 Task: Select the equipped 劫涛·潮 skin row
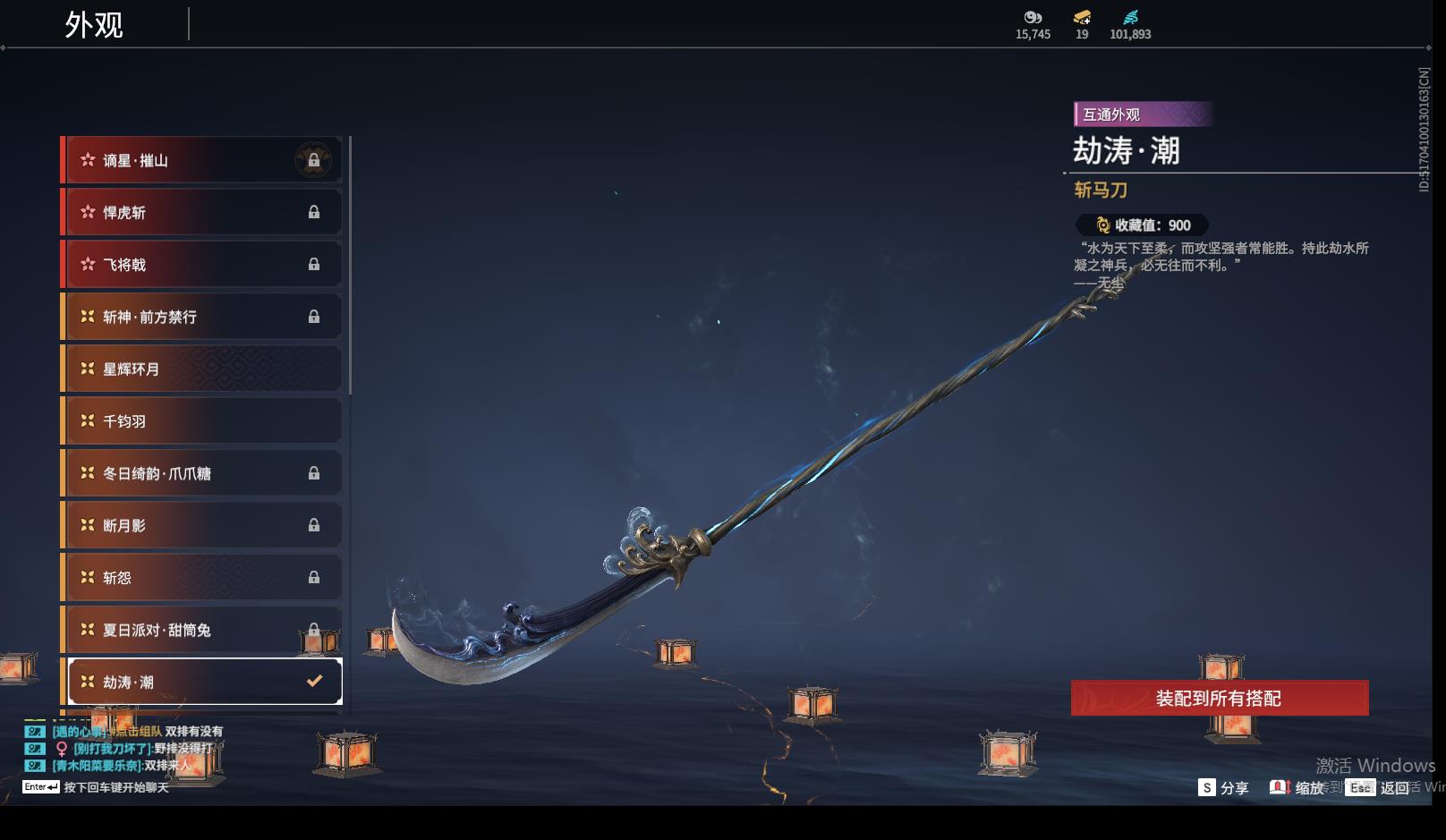tap(205, 682)
